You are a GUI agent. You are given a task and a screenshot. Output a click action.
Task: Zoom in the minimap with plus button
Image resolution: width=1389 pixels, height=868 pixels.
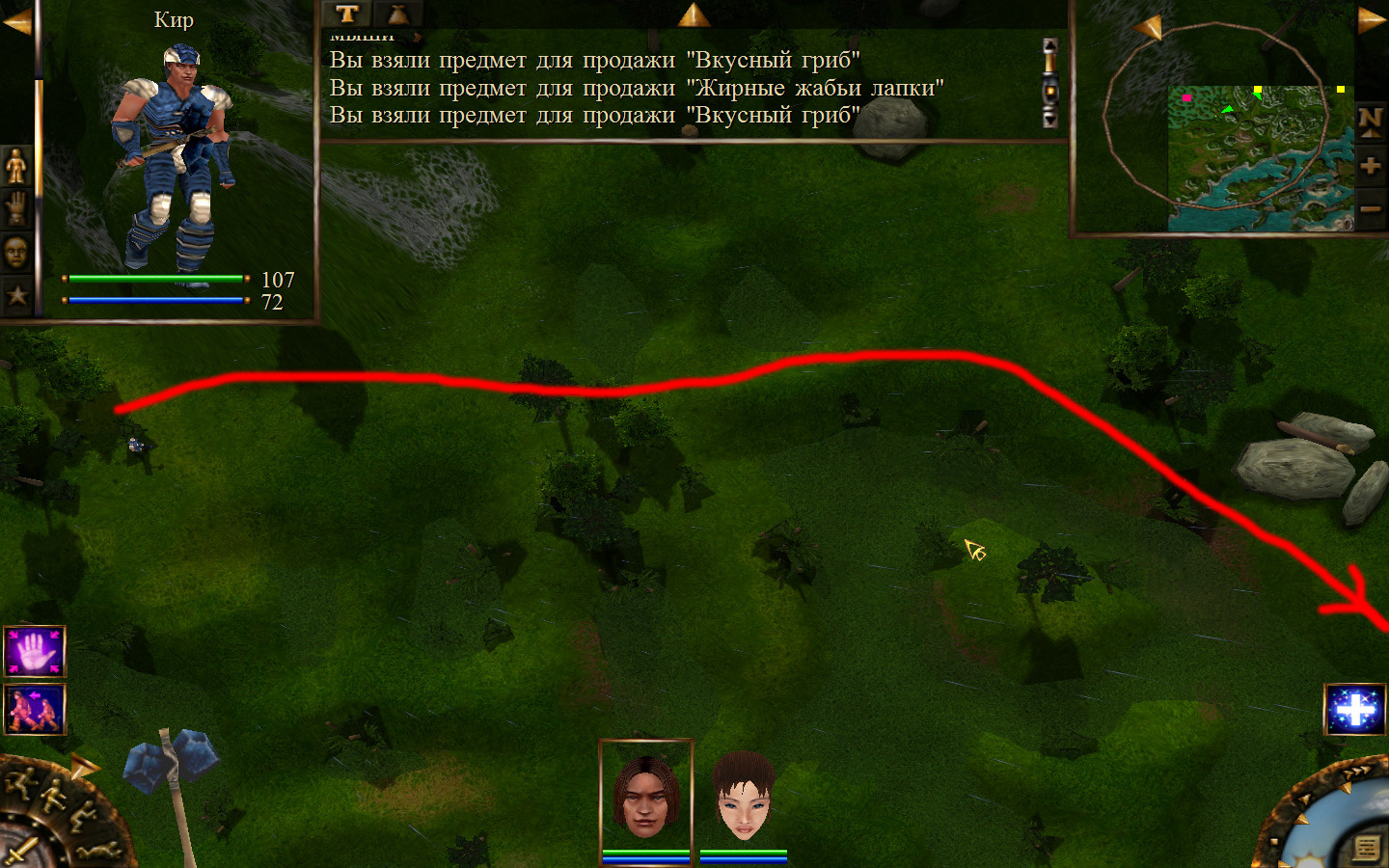(x=1371, y=166)
